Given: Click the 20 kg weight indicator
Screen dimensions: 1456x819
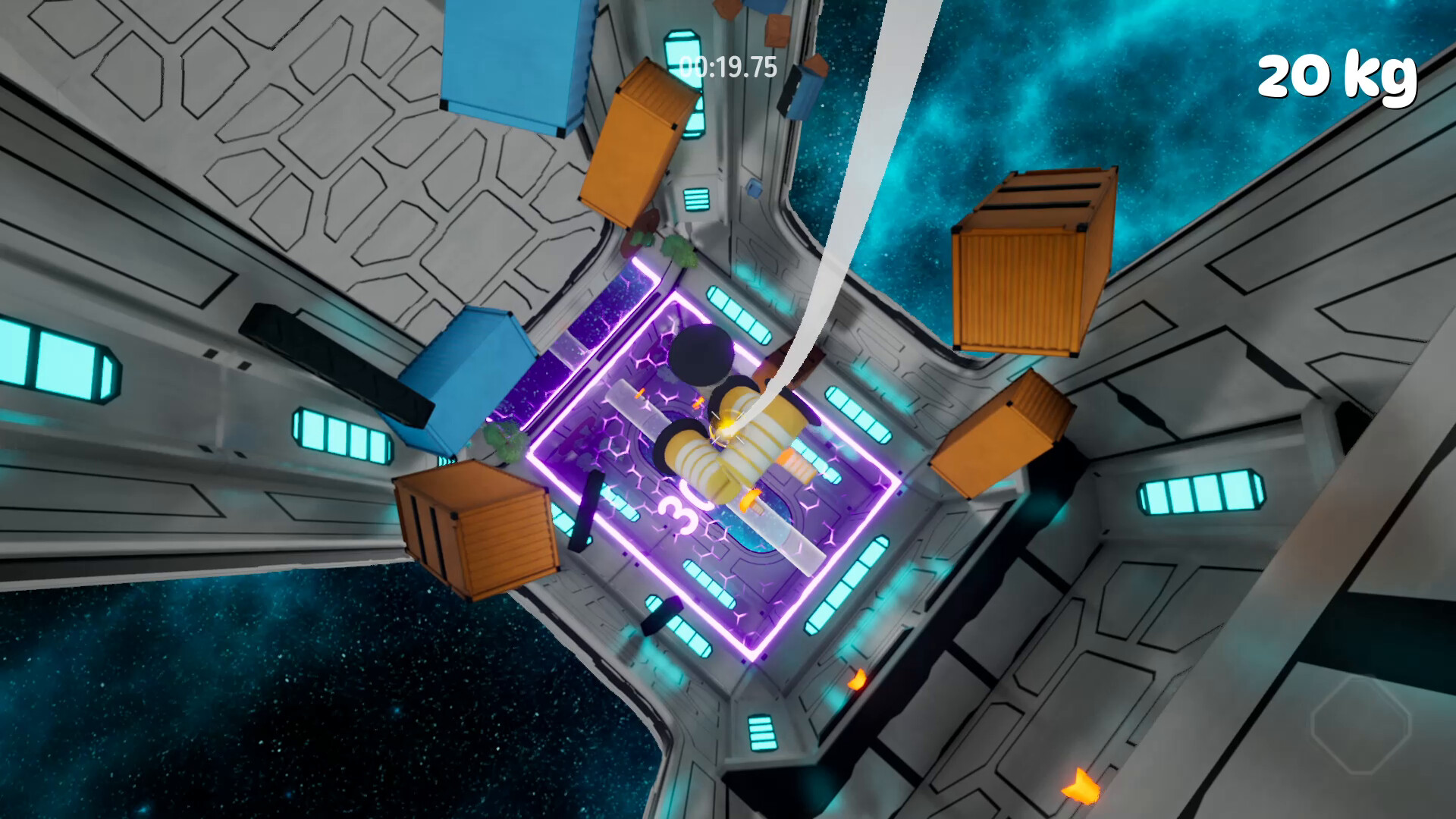Looking at the screenshot, I should click(1338, 76).
